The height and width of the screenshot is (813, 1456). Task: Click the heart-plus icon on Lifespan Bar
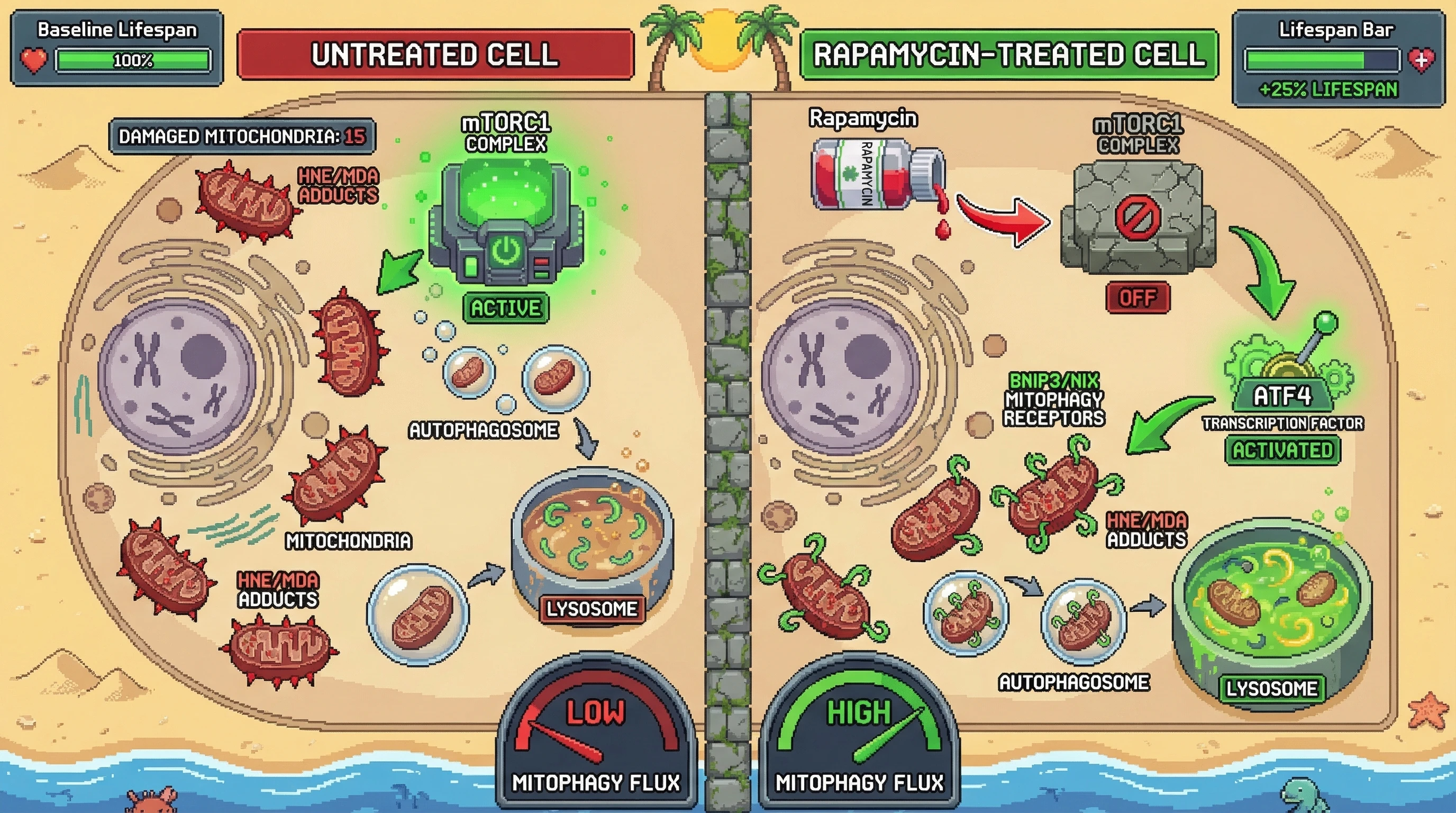point(1421,60)
